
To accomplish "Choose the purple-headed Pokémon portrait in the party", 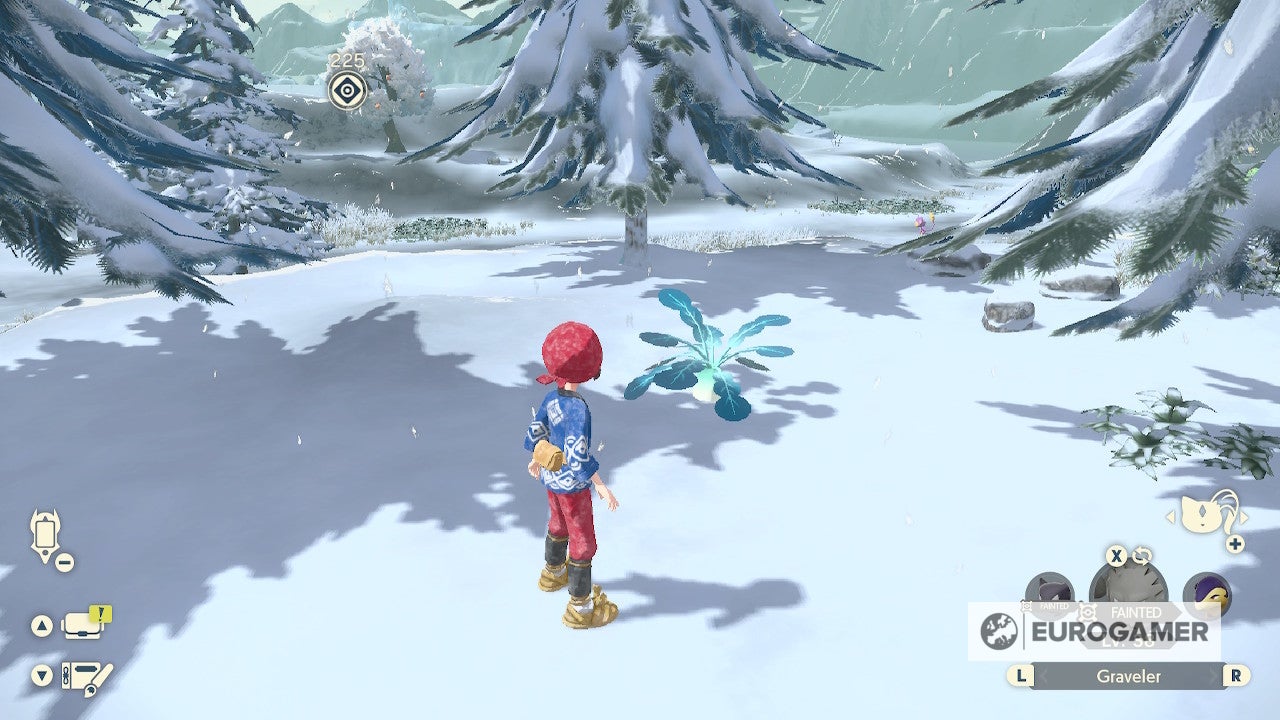I will pyautogui.click(x=1207, y=593).
